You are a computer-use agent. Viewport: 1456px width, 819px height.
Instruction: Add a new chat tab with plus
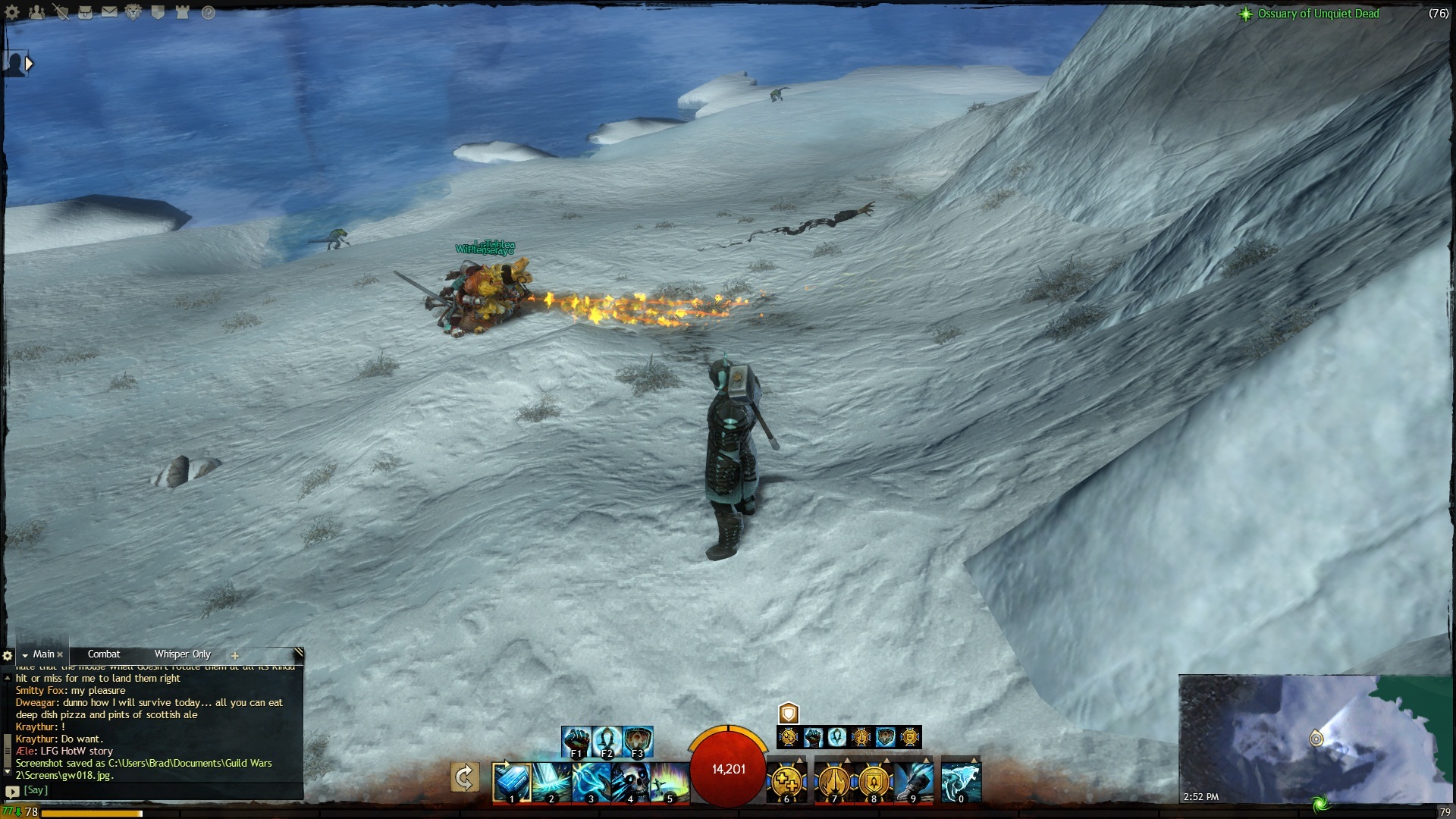235,655
